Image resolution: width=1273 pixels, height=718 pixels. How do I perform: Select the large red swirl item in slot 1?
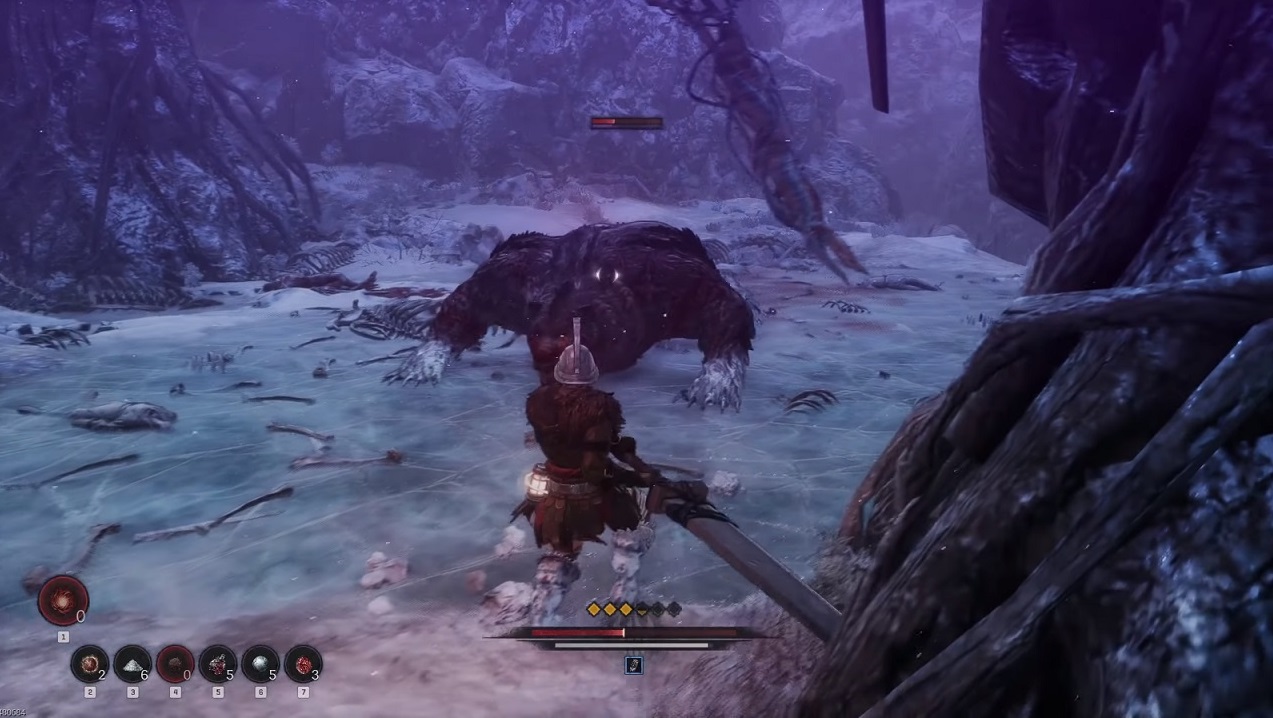(x=63, y=601)
